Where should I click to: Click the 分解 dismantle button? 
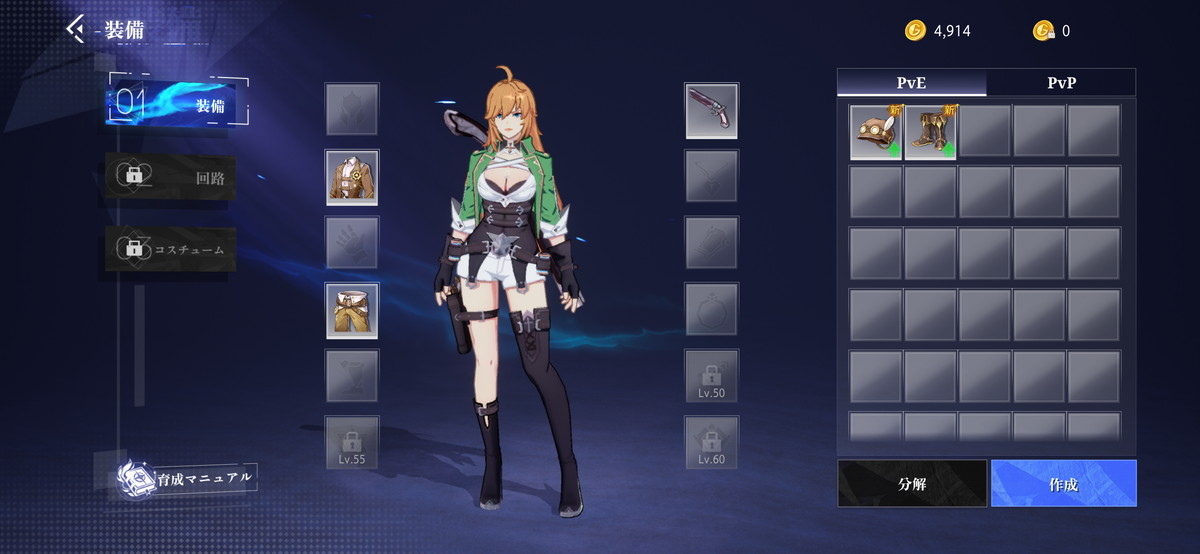pos(912,484)
